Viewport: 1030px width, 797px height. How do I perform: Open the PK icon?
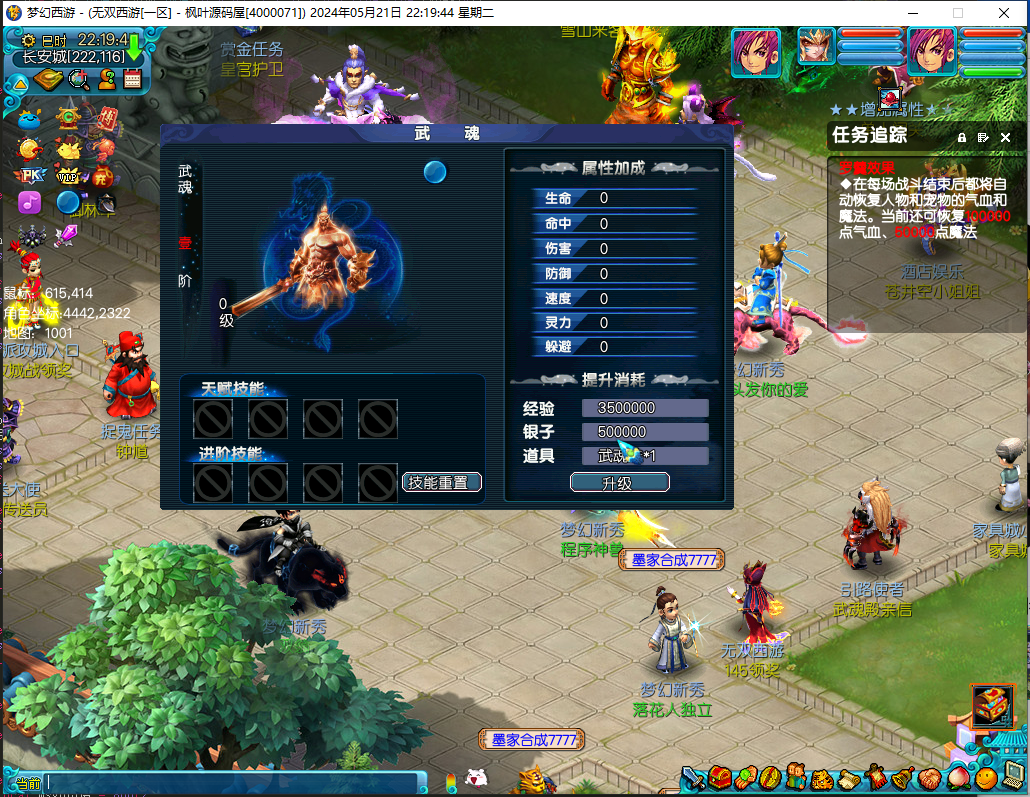[30, 175]
